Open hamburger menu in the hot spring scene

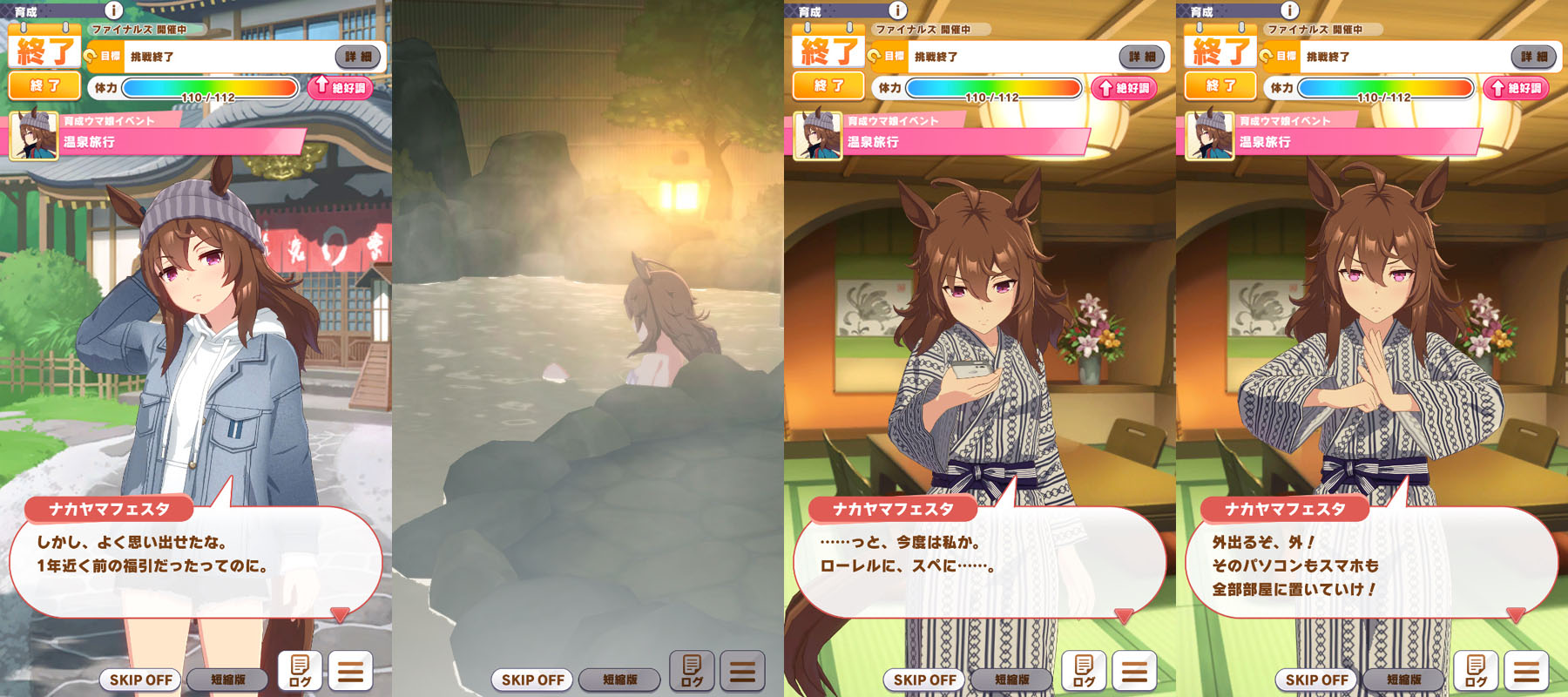click(742, 671)
